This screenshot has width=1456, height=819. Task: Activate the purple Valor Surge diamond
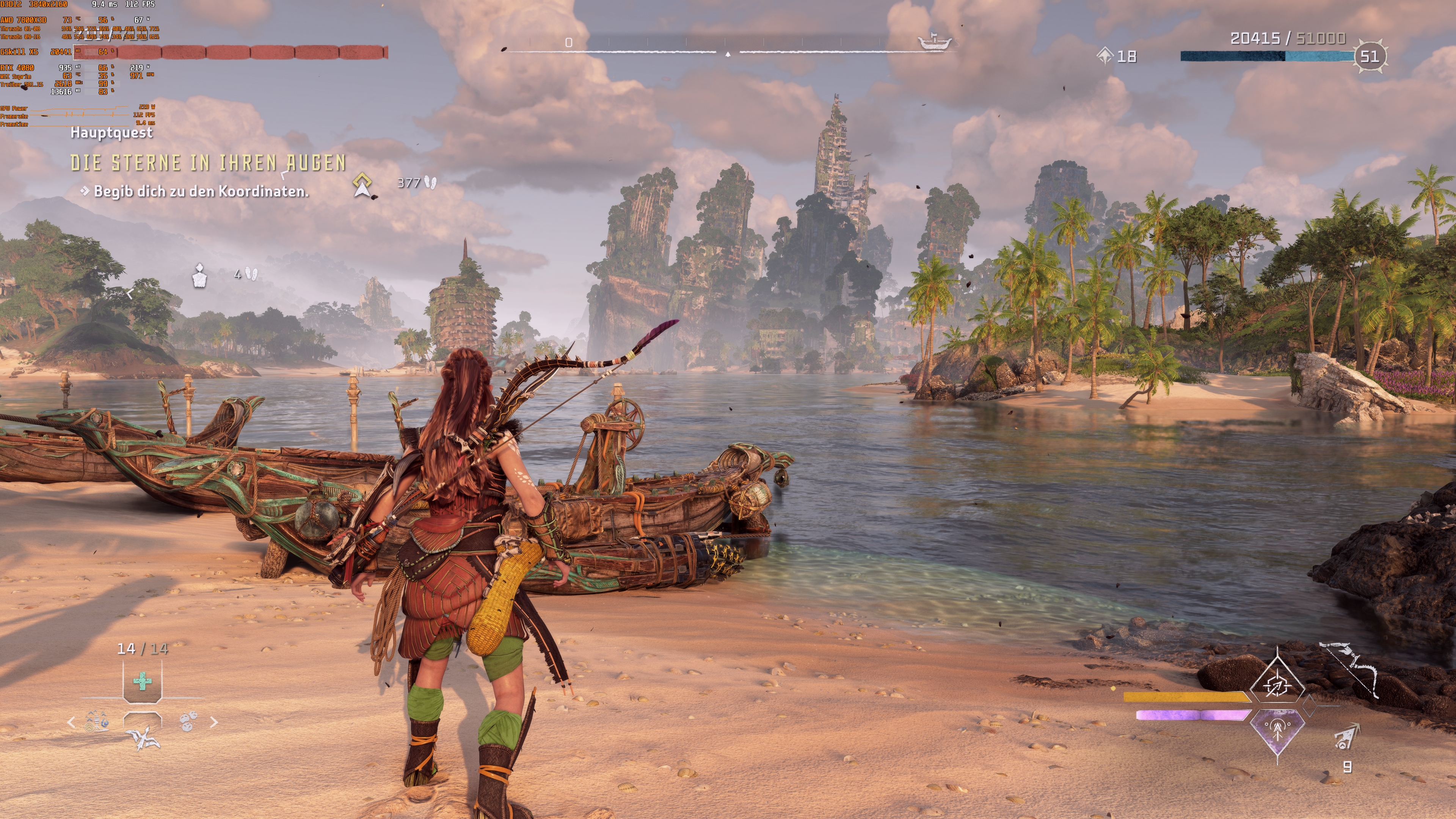[1277, 730]
